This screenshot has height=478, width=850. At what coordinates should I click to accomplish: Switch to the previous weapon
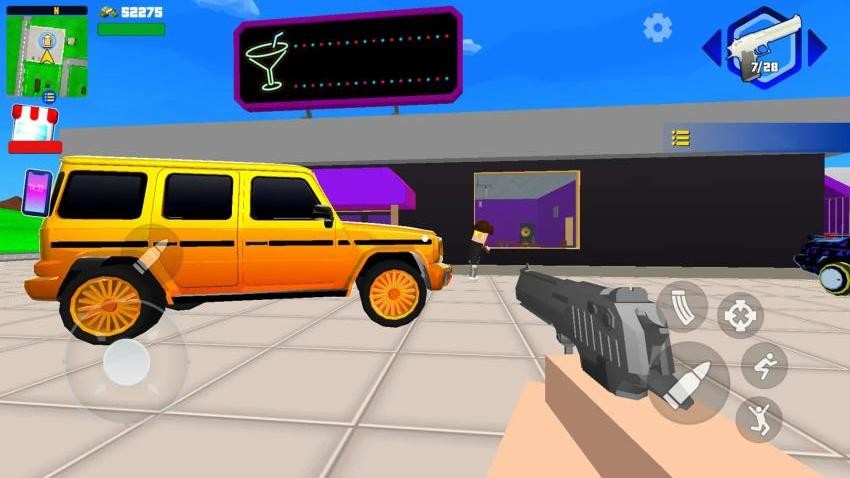click(712, 46)
